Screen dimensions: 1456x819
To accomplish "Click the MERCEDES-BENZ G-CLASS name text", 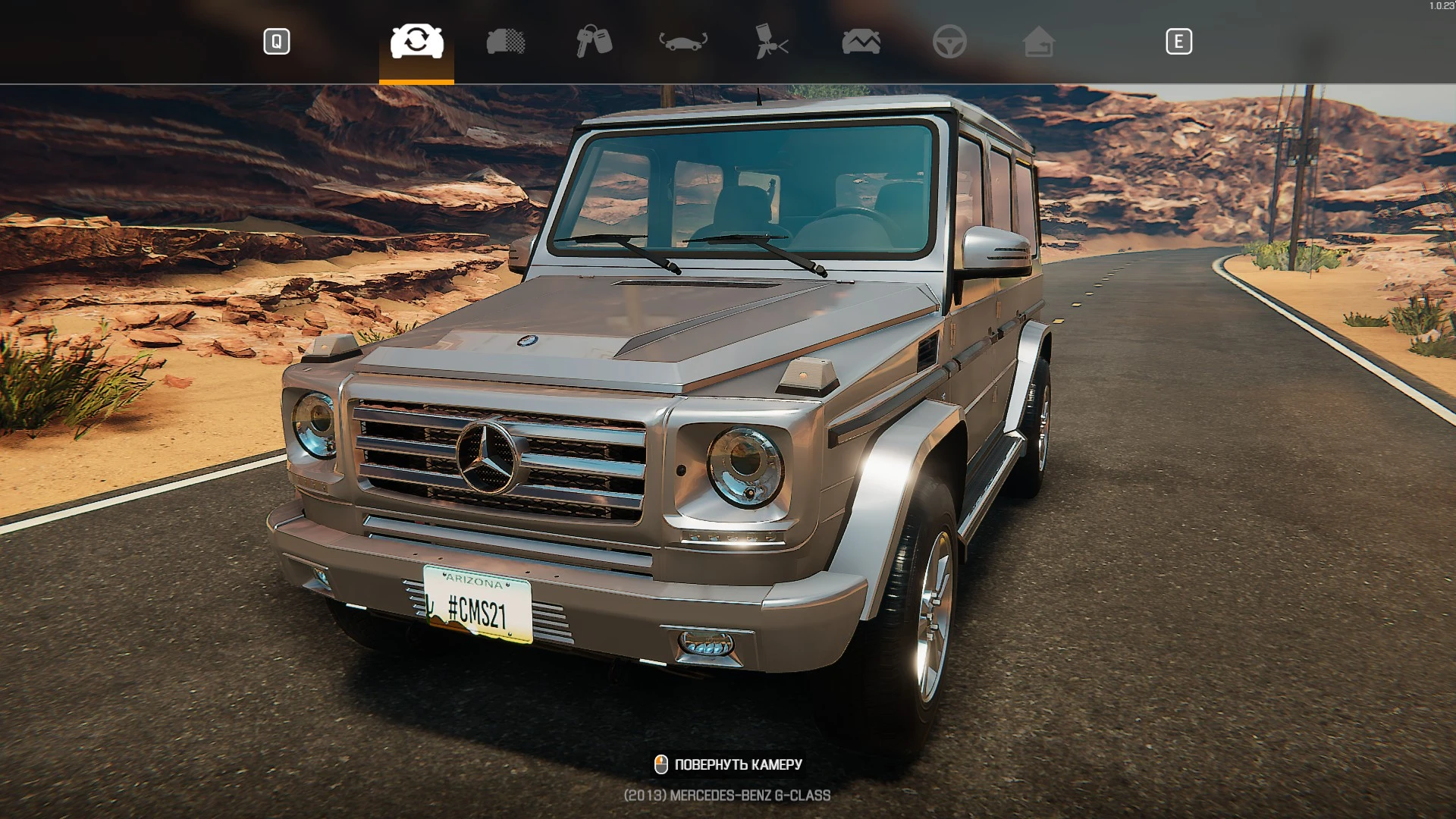I will (x=727, y=796).
